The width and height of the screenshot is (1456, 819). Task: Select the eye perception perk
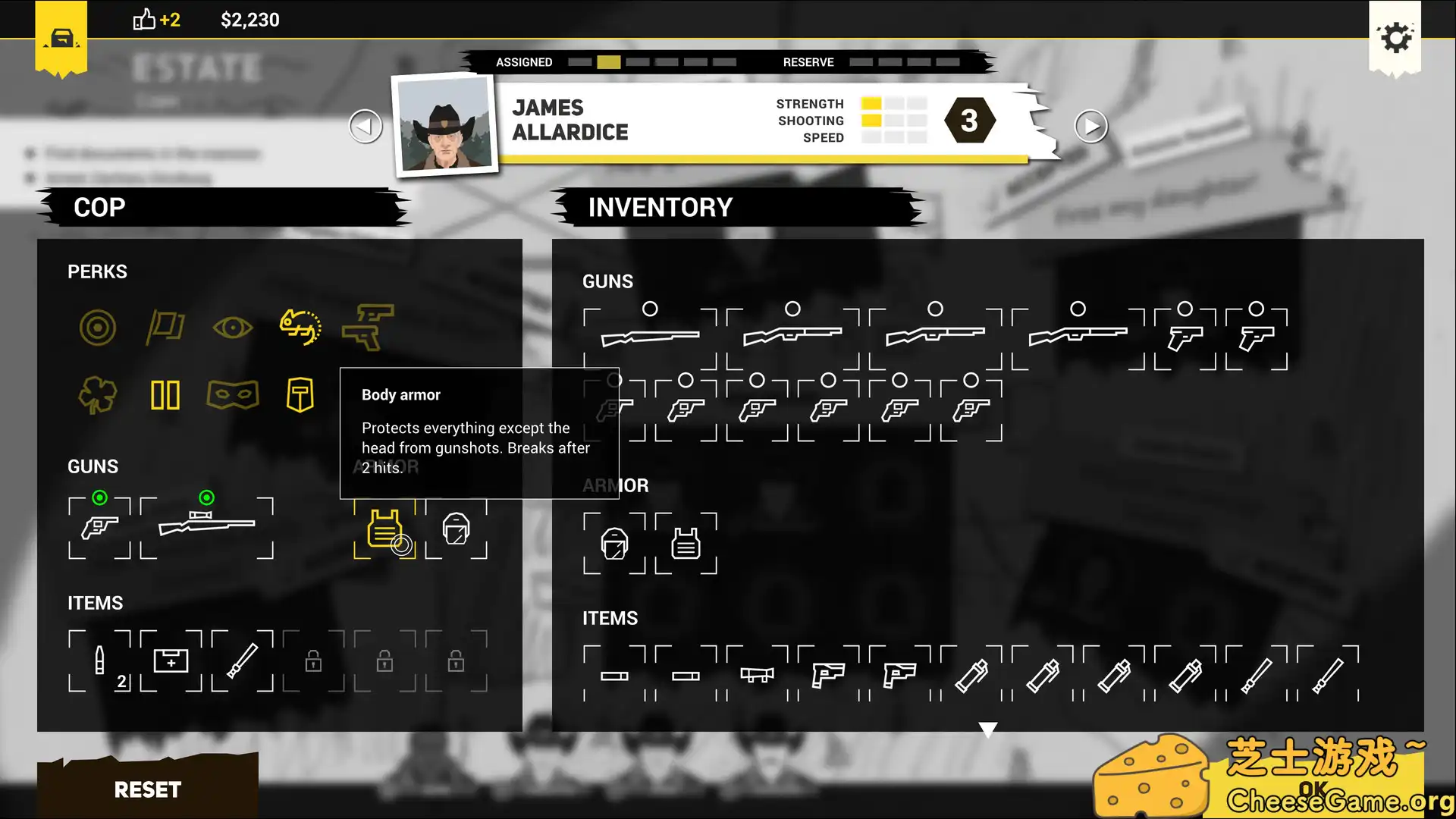(232, 328)
